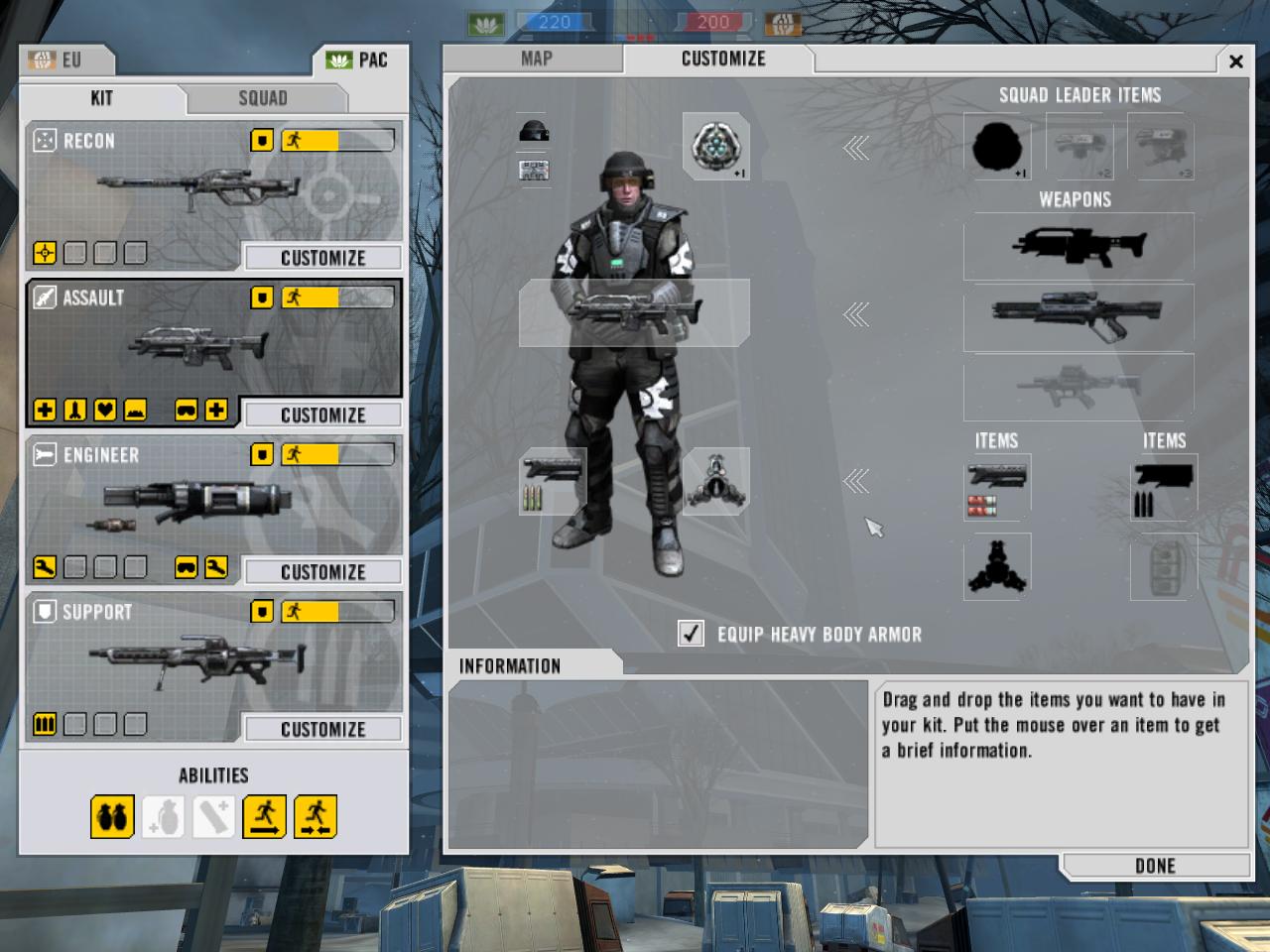Choose the second rifle in Weapons list

(x=1079, y=315)
